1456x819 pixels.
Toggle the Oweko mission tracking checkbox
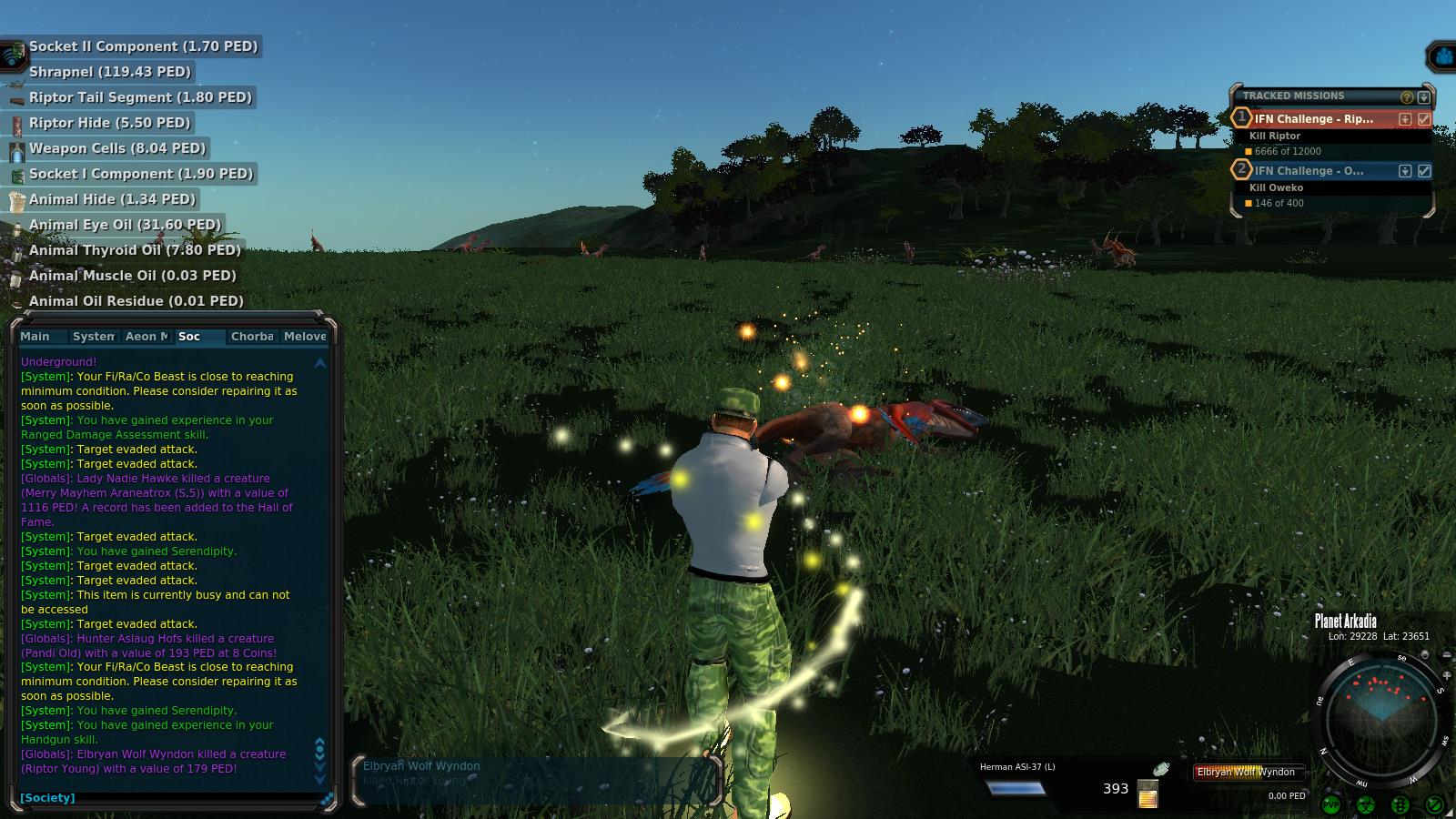click(x=1424, y=171)
